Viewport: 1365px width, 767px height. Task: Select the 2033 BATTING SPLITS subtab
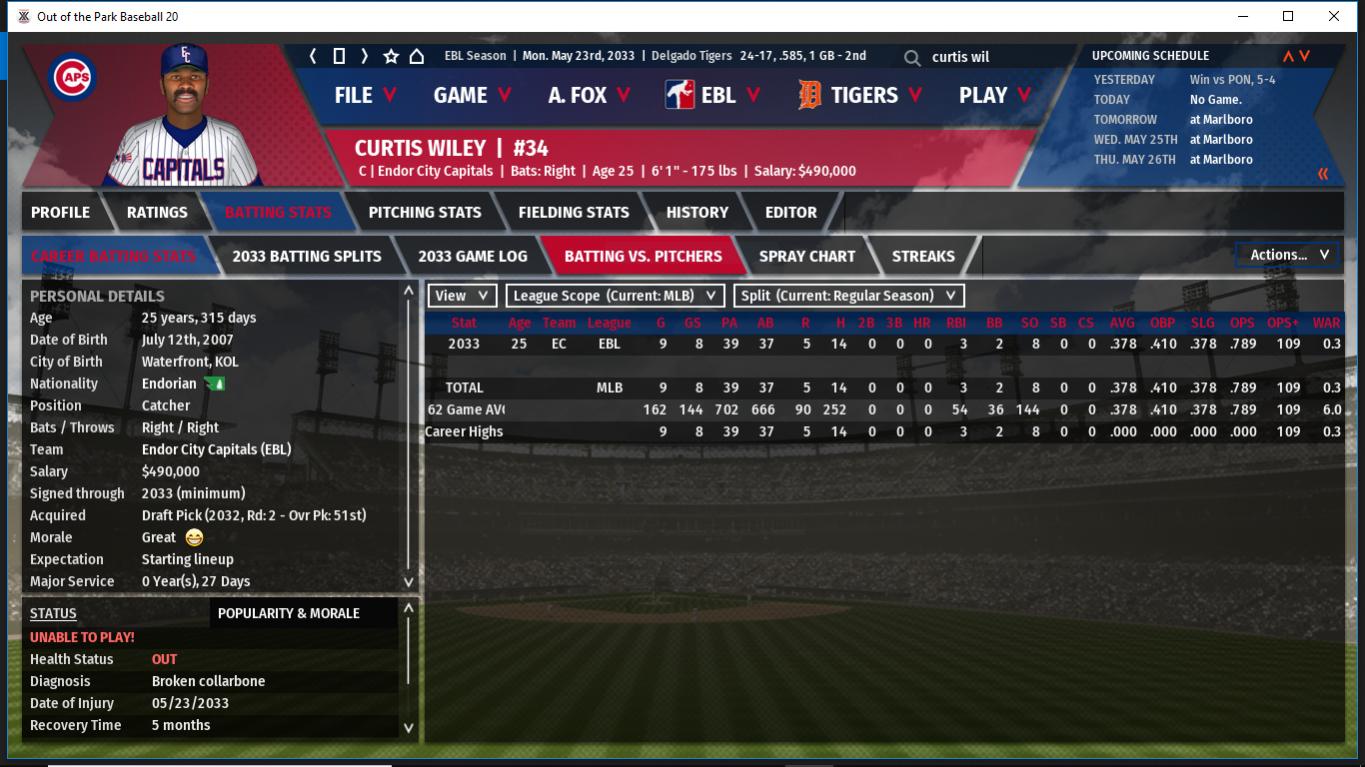click(306, 256)
